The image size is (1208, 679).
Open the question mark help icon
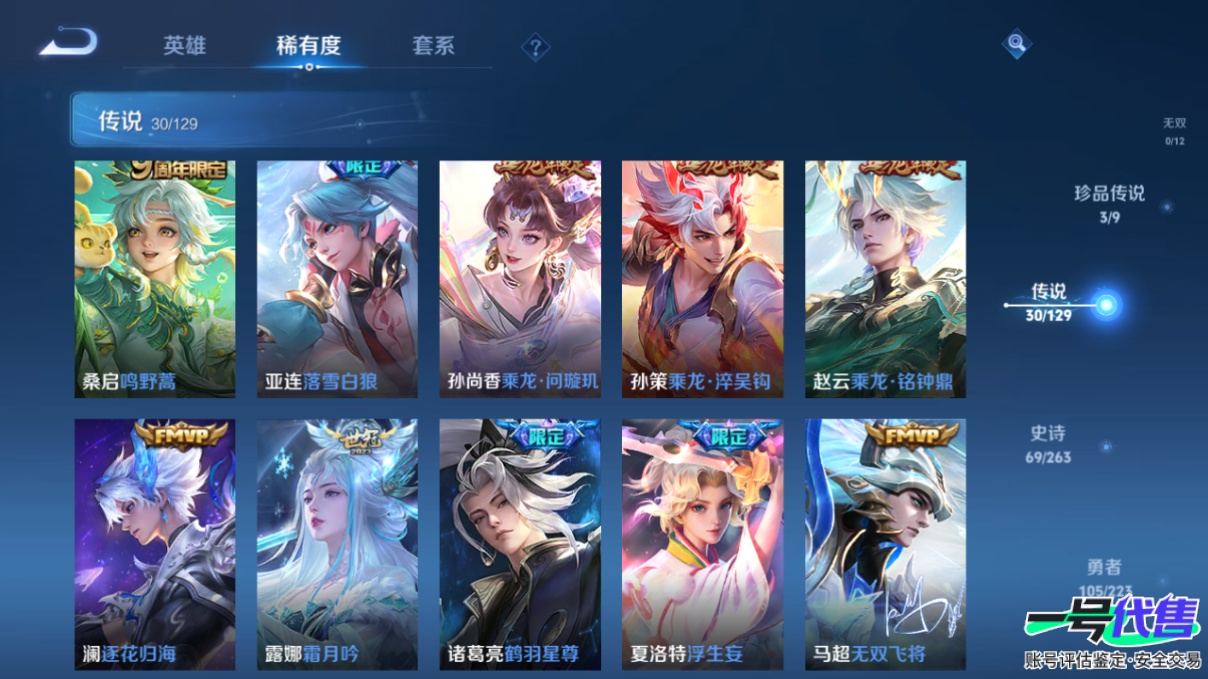click(x=536, y=47)
